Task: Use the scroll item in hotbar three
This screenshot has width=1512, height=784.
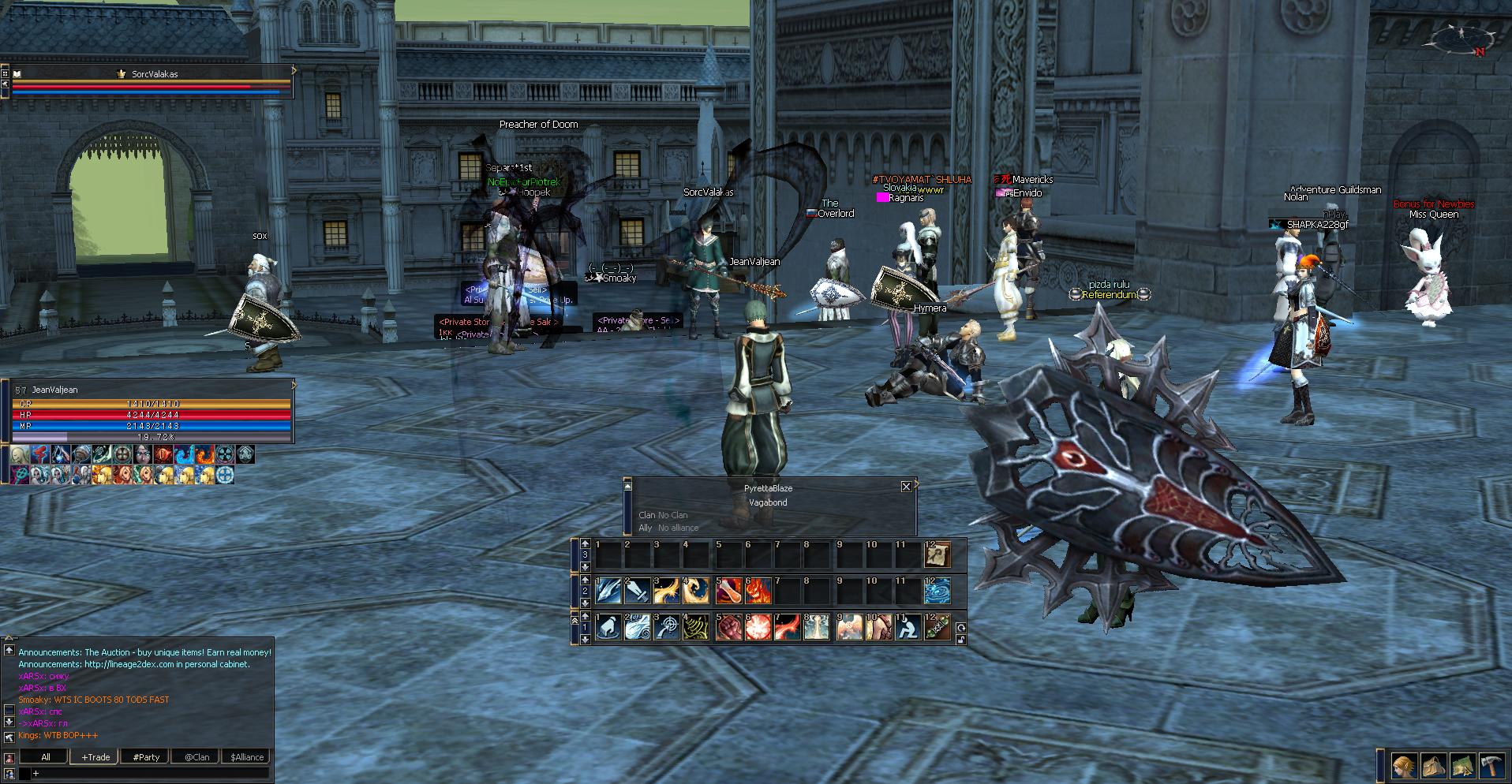Action: pos(937,554)
